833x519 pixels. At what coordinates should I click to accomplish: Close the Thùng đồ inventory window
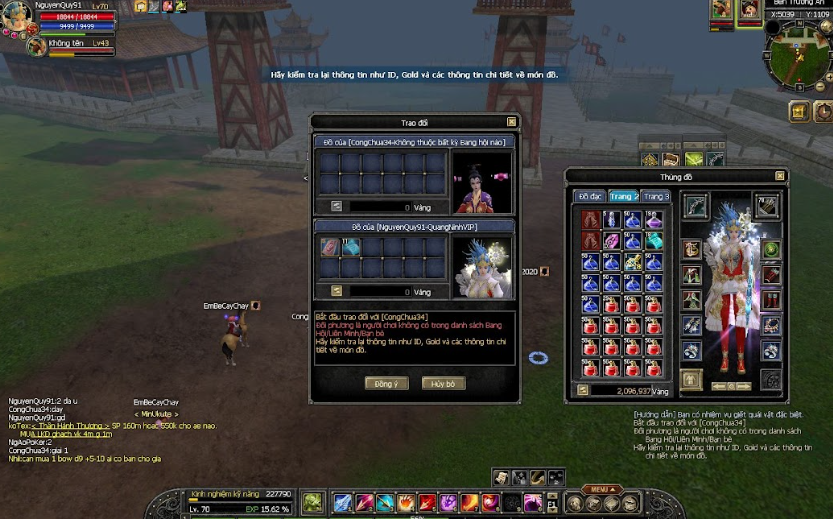(x=779, y=177)
